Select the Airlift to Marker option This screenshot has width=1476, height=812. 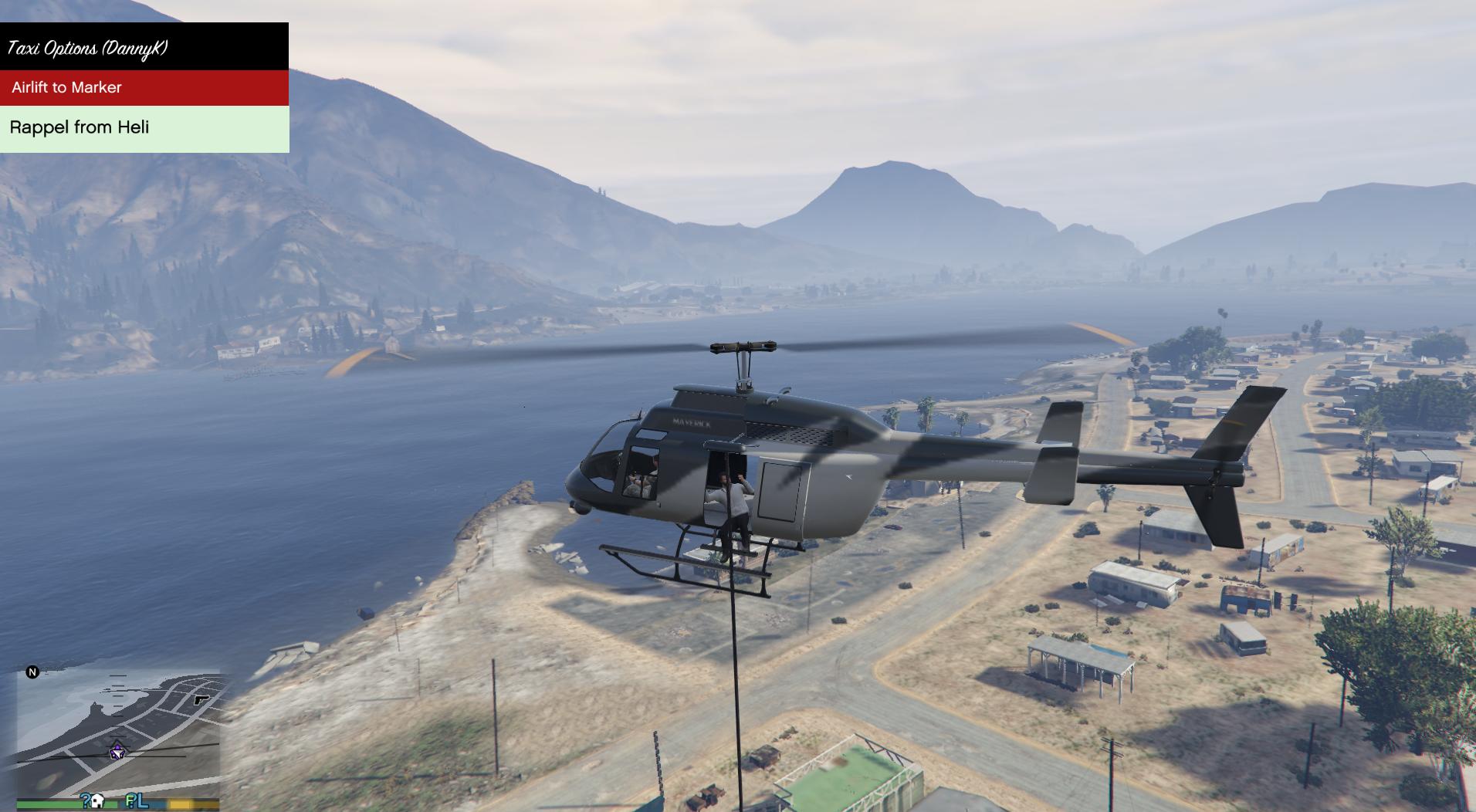click(144, 87)
